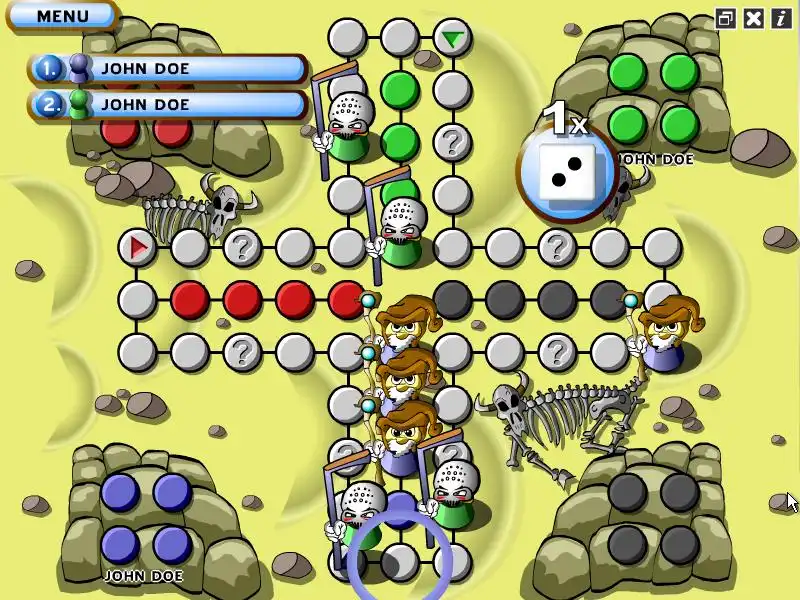Open the info 'i' button

pyautogui.click(x=780, y=18)
